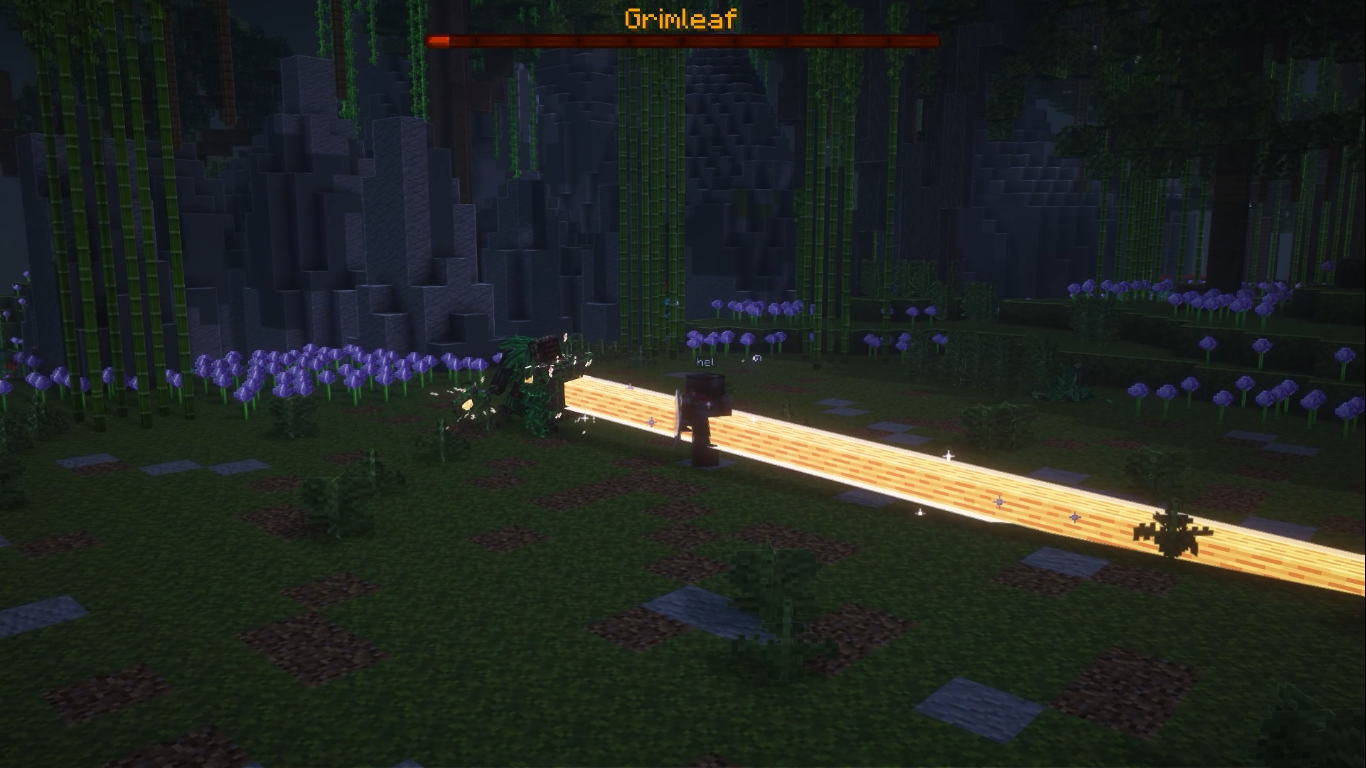Click the Grimleaf name label

(x=681, y=17)
